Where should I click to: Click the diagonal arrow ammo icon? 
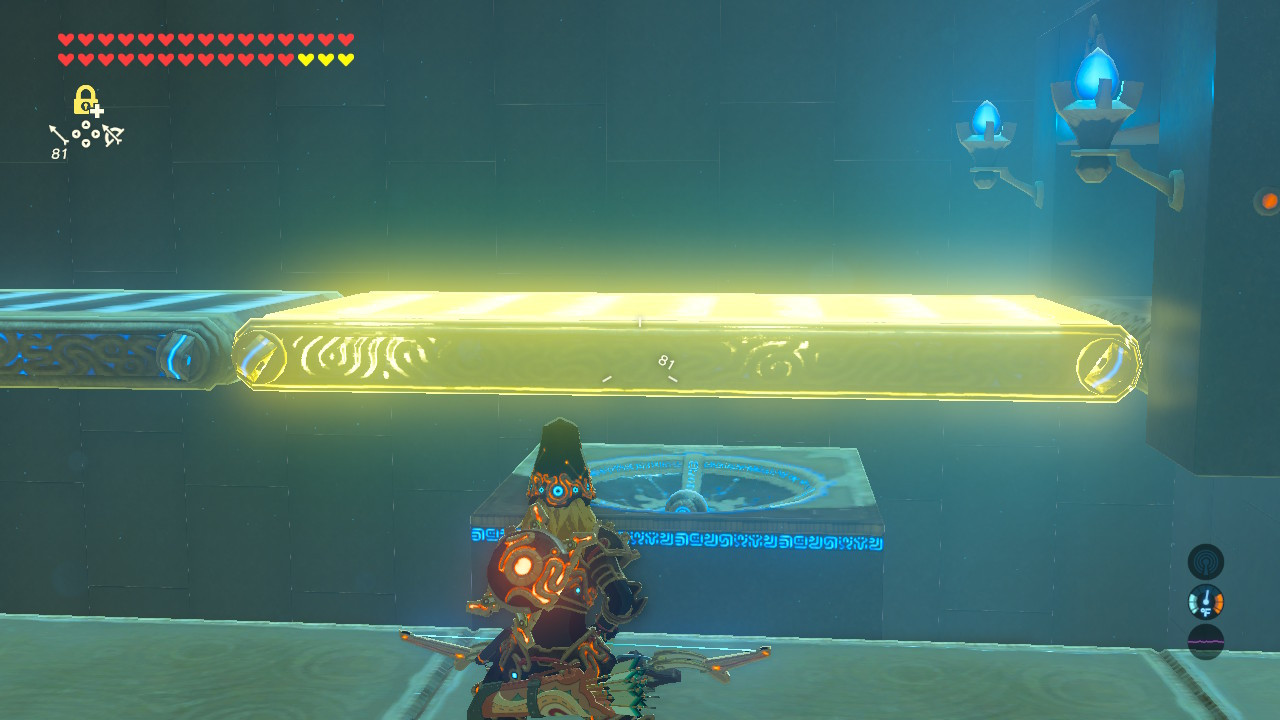coord(58,134)
